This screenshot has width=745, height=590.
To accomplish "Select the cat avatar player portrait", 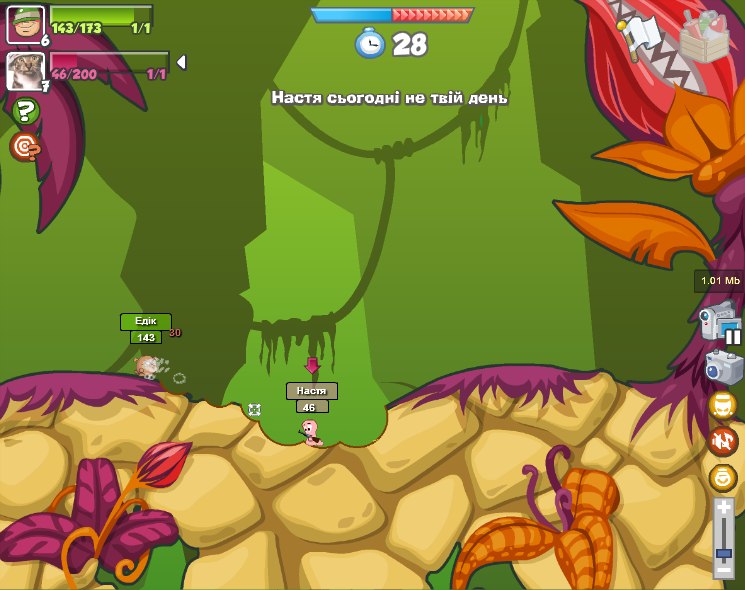I will (x=25, y=71).
